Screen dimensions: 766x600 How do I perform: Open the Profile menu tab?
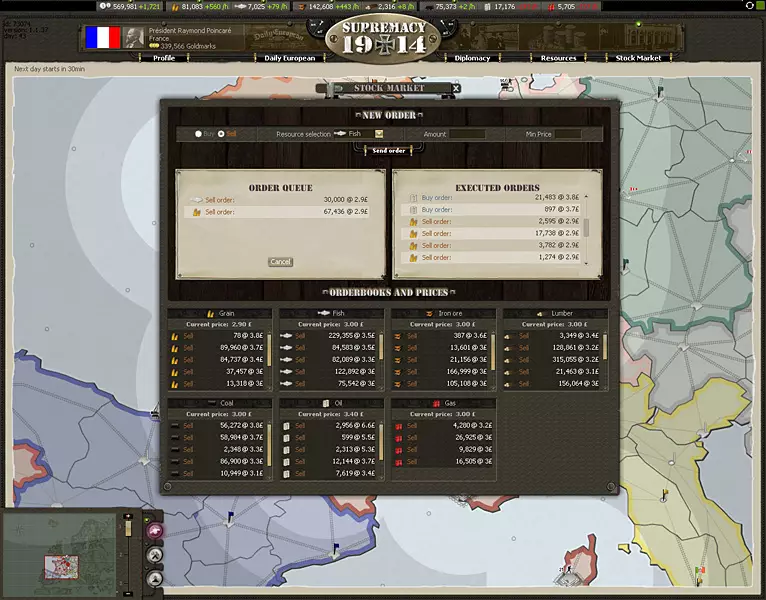[x=164, y=58]
